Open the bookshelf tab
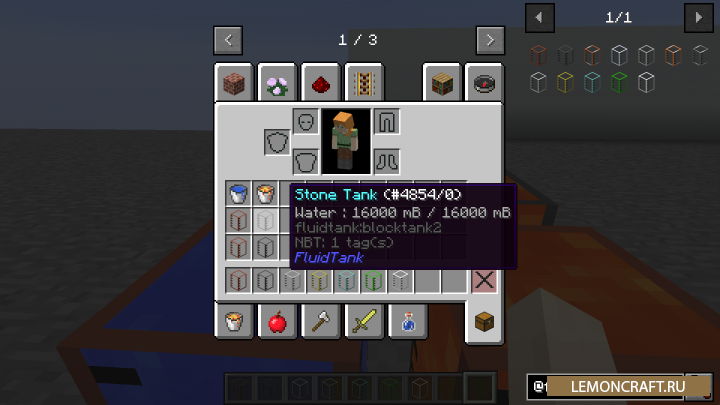Viewport: 720px width, 405px height. point(443,84)
